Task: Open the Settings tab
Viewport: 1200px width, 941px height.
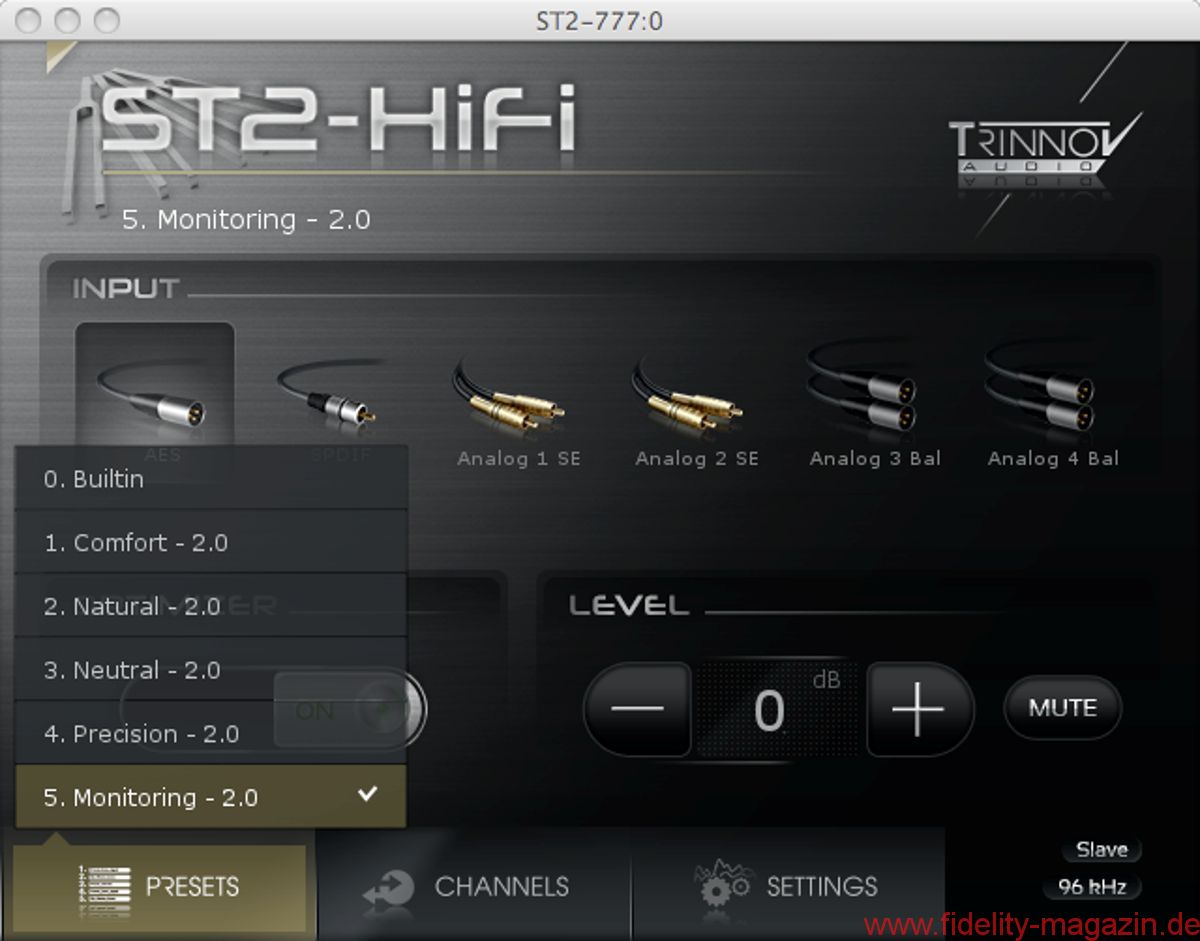Action: point(788,886)
